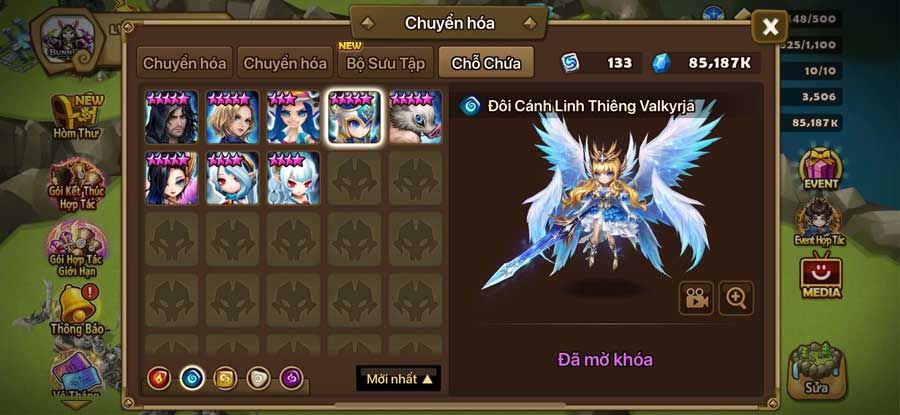Open the Mới nhất sort dropdown
Viewport: 900px width, 415px height.
[x=398, y=379]
